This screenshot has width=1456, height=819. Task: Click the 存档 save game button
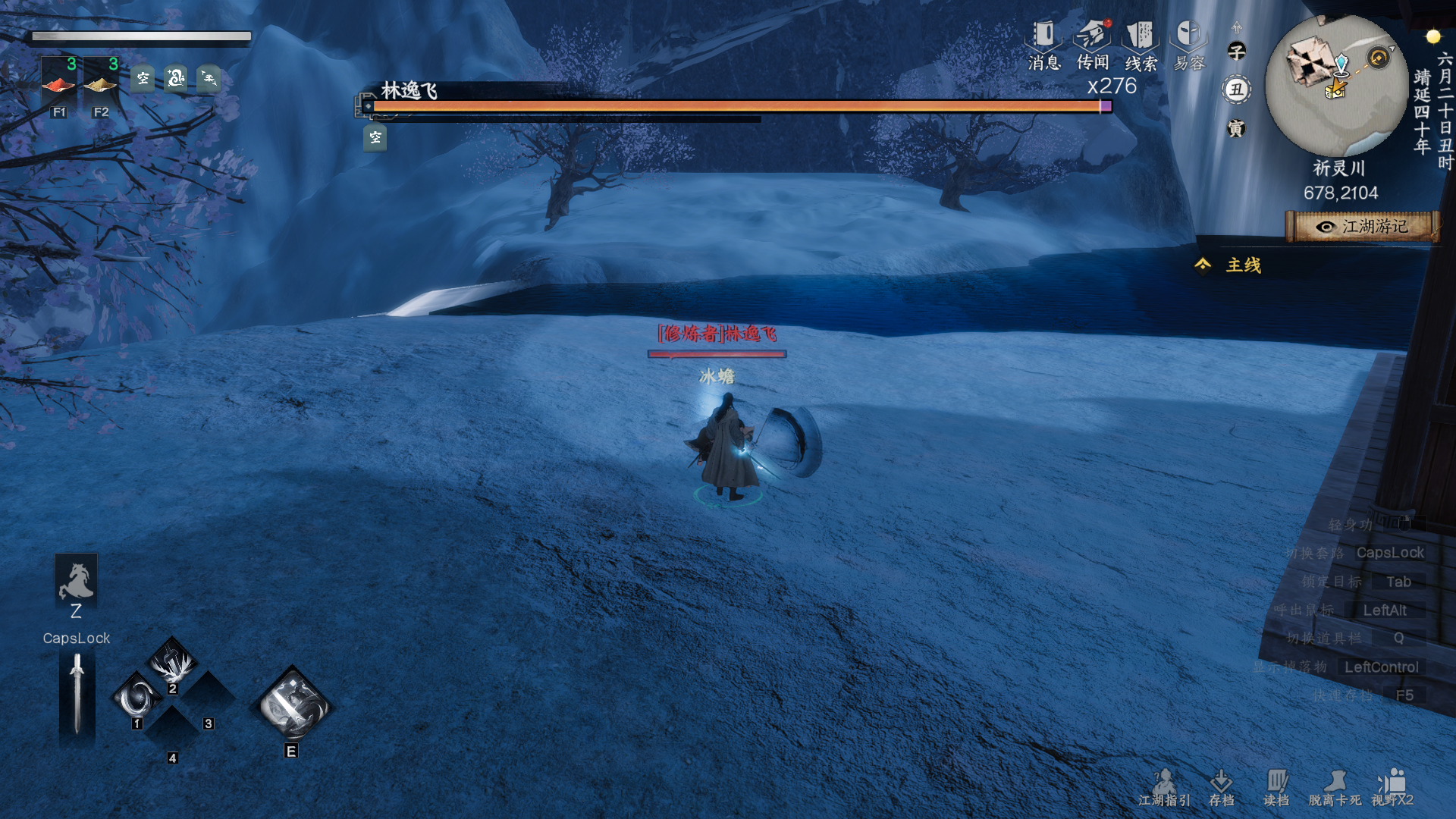click(x=1222, y=787)
